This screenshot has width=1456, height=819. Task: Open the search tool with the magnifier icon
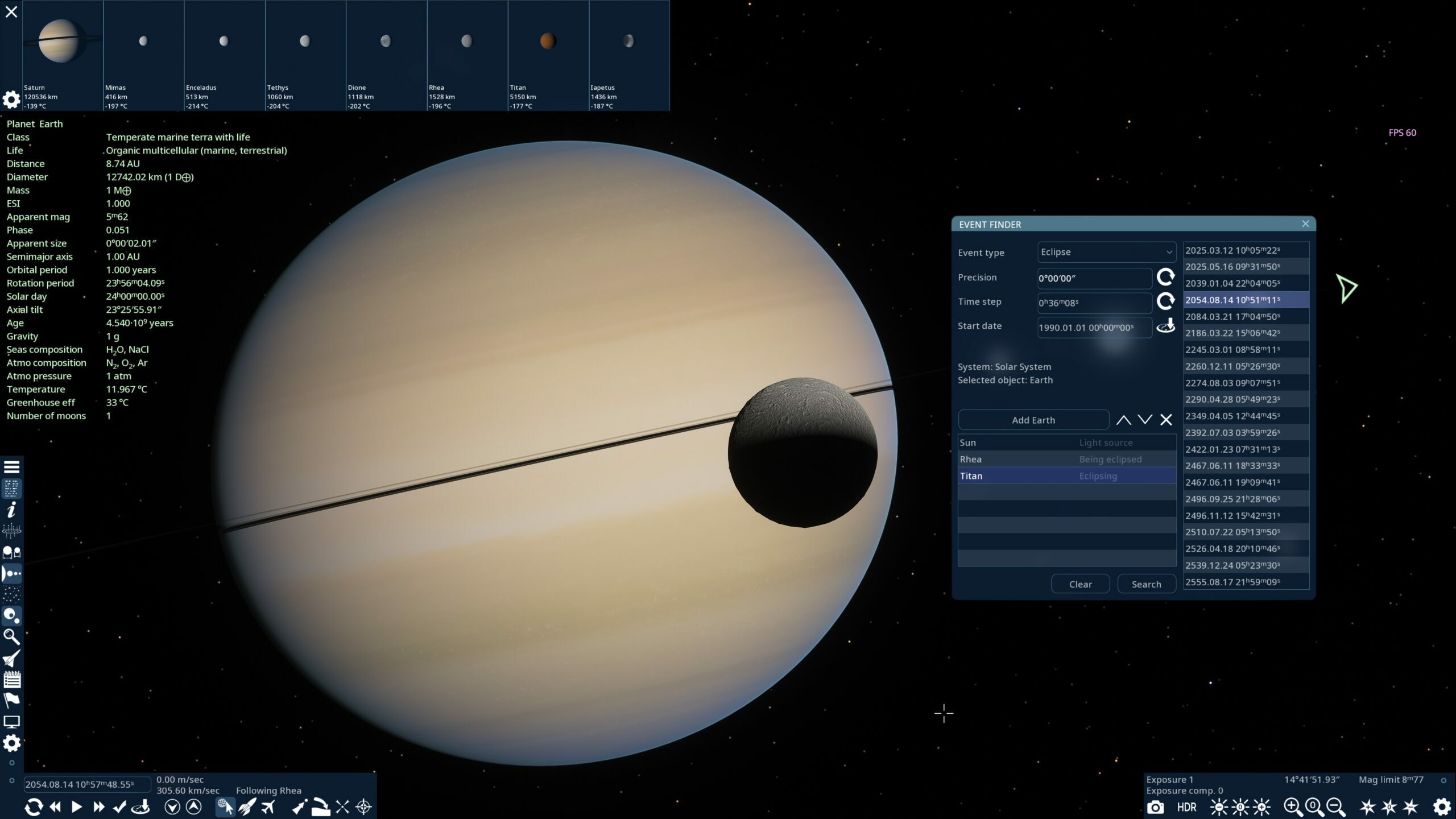(11, 637)
